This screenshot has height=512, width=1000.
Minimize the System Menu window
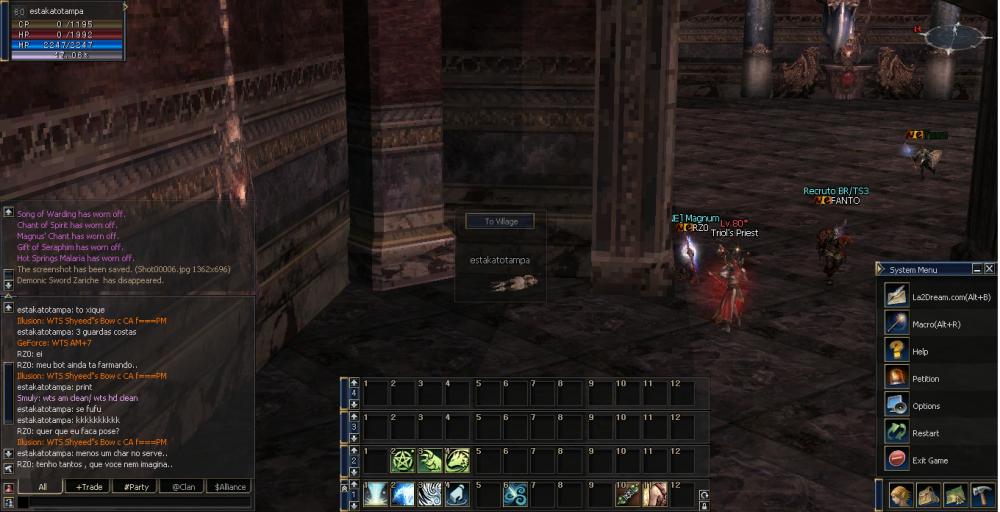tap(976, 269)
